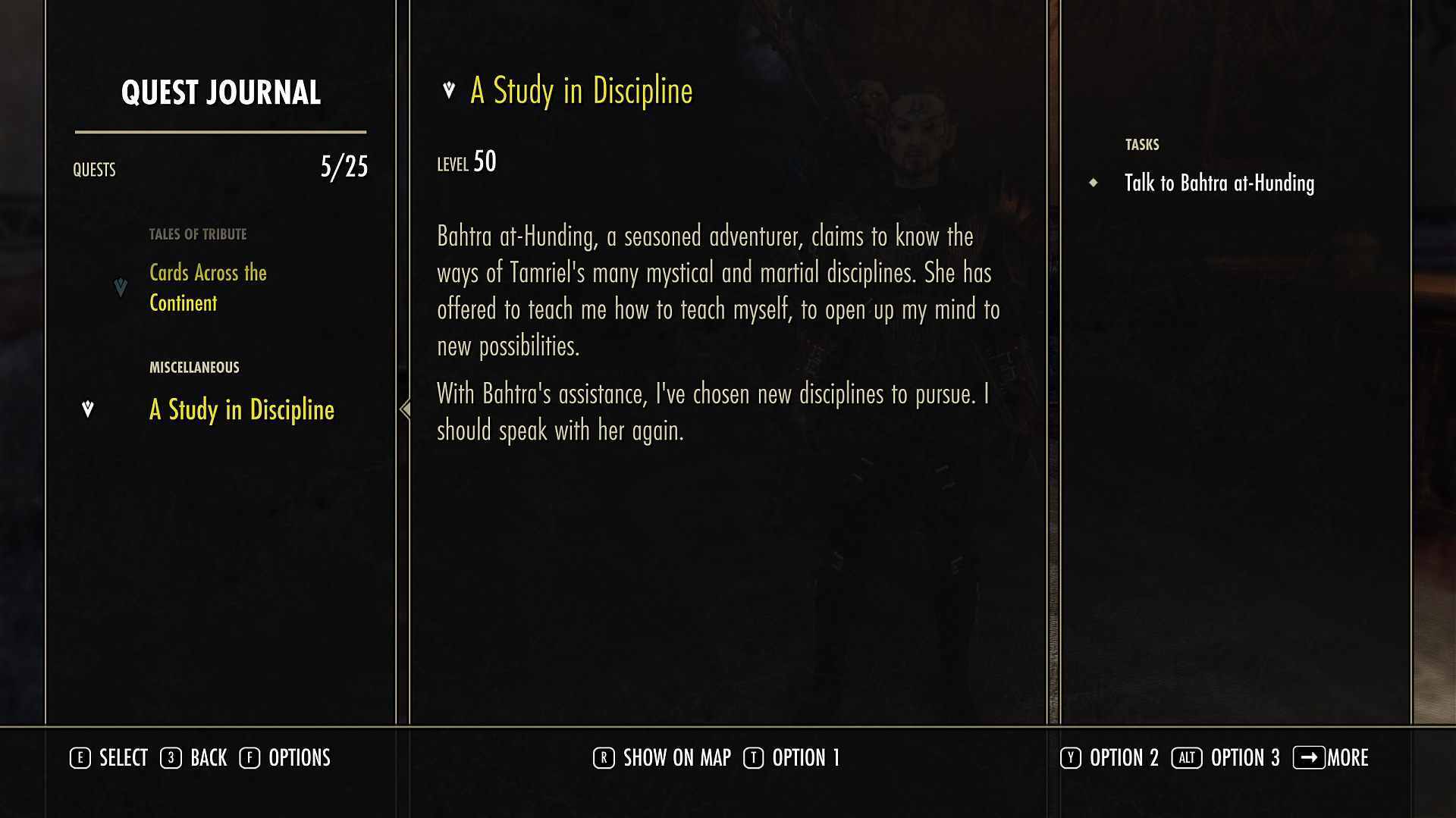The image size is (1456, 818).
Task: Click the Talk to Bahtra at-Hunding task text
Action: coord(1219,183)
